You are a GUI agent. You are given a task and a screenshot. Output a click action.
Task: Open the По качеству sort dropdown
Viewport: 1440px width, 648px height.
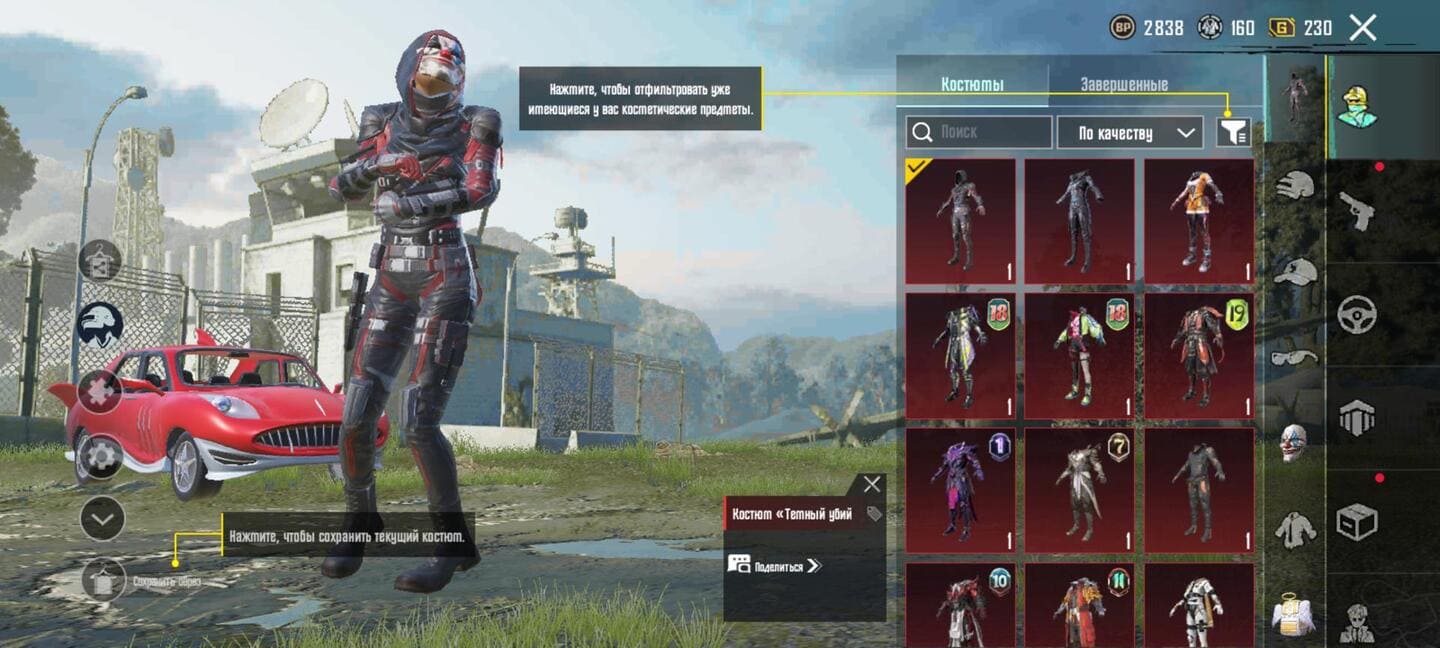coord(1129,132)
